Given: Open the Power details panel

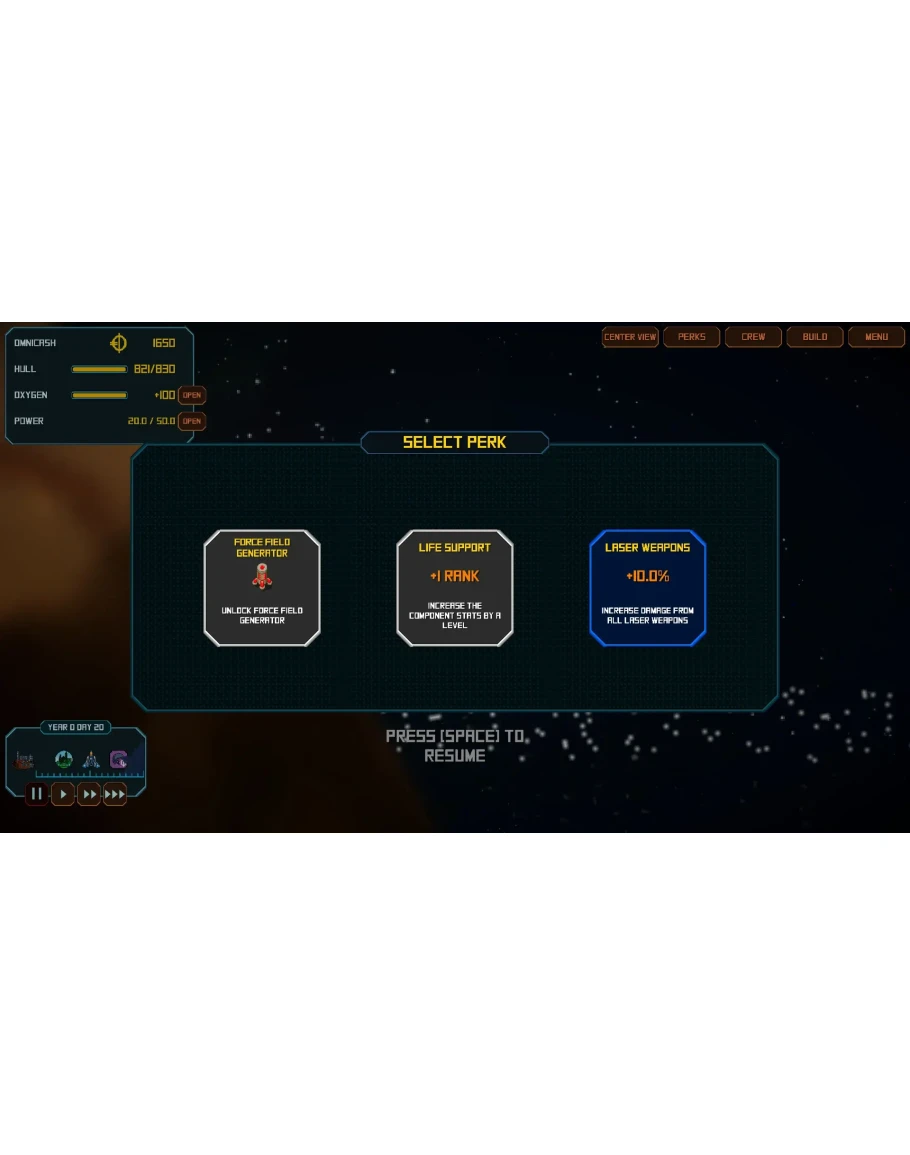Looking at the screenshot, I should (x=192, y=421).
